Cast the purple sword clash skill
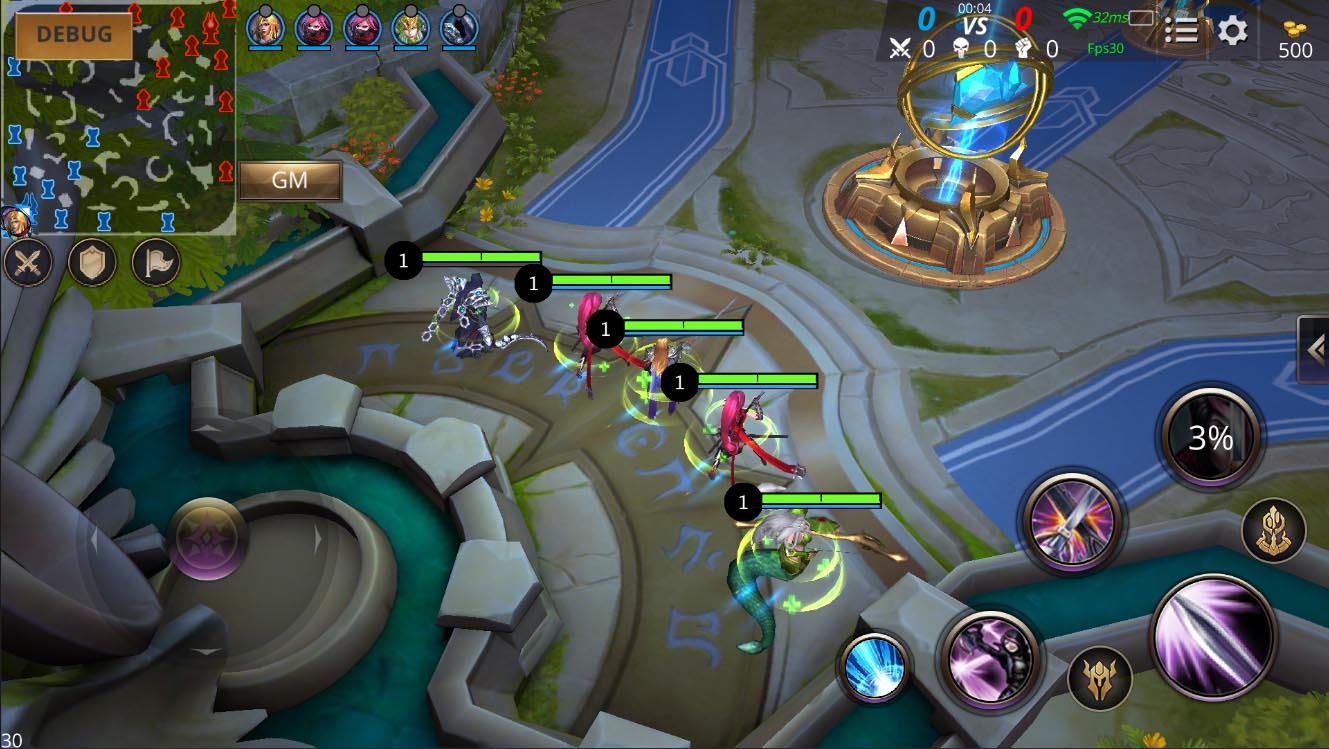This screenshot has height=749, width=1329. 1072,522
